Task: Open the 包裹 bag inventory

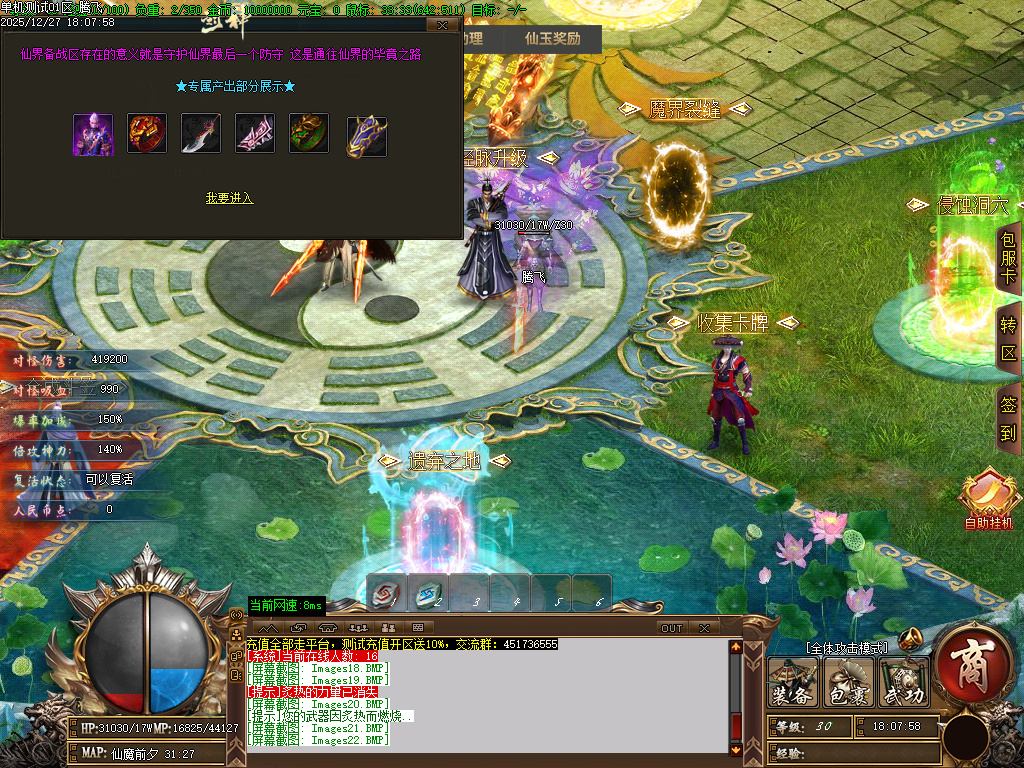Action: click(849, 684)
